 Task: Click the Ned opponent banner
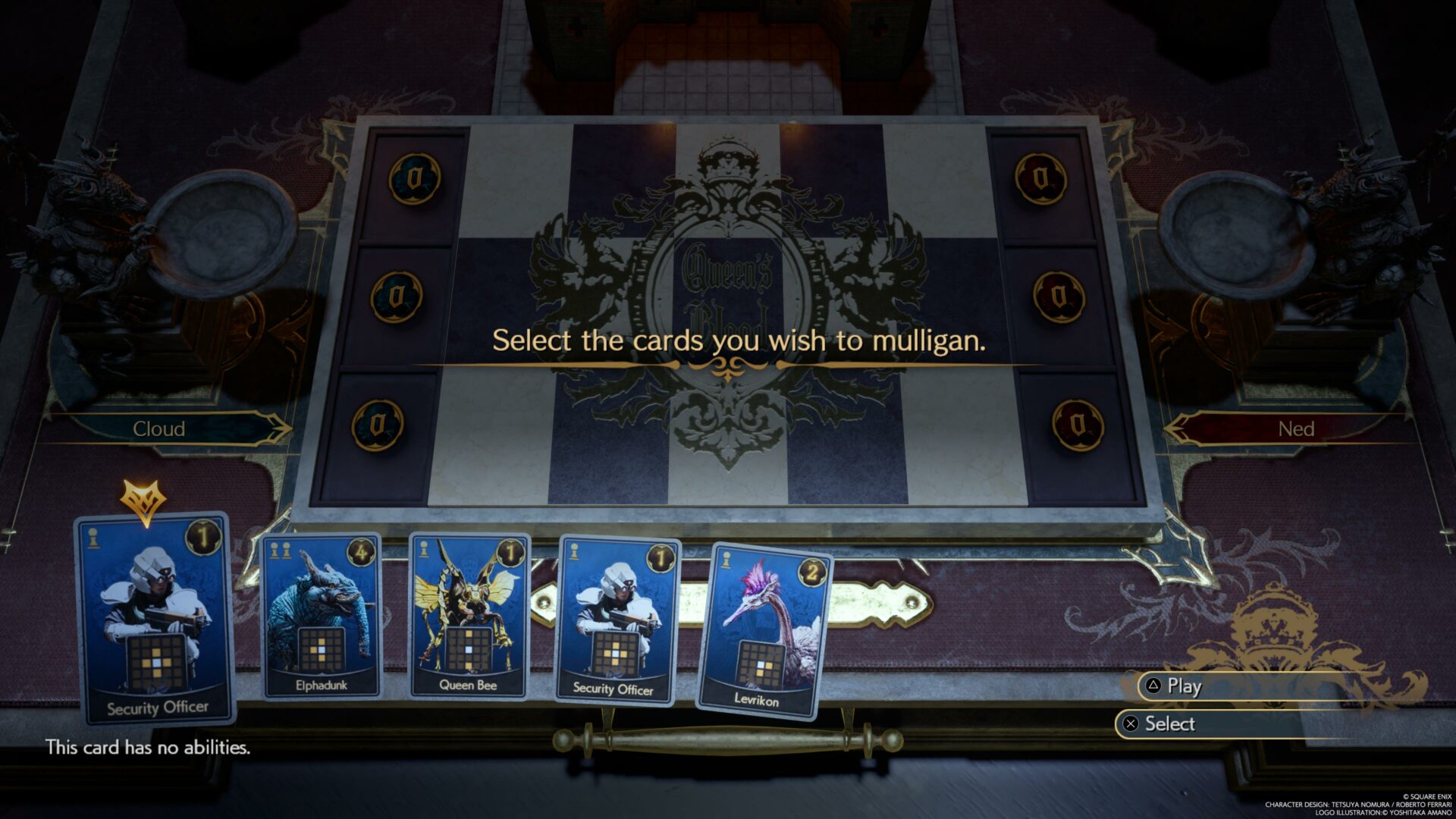coord(1298,430)
